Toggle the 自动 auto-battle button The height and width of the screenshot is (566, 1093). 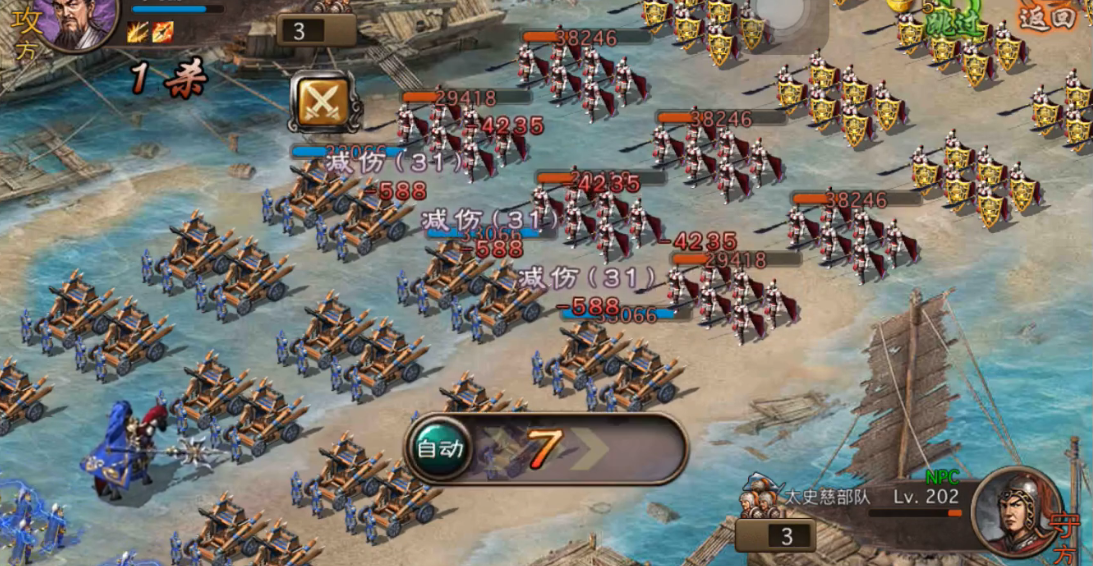440,448
